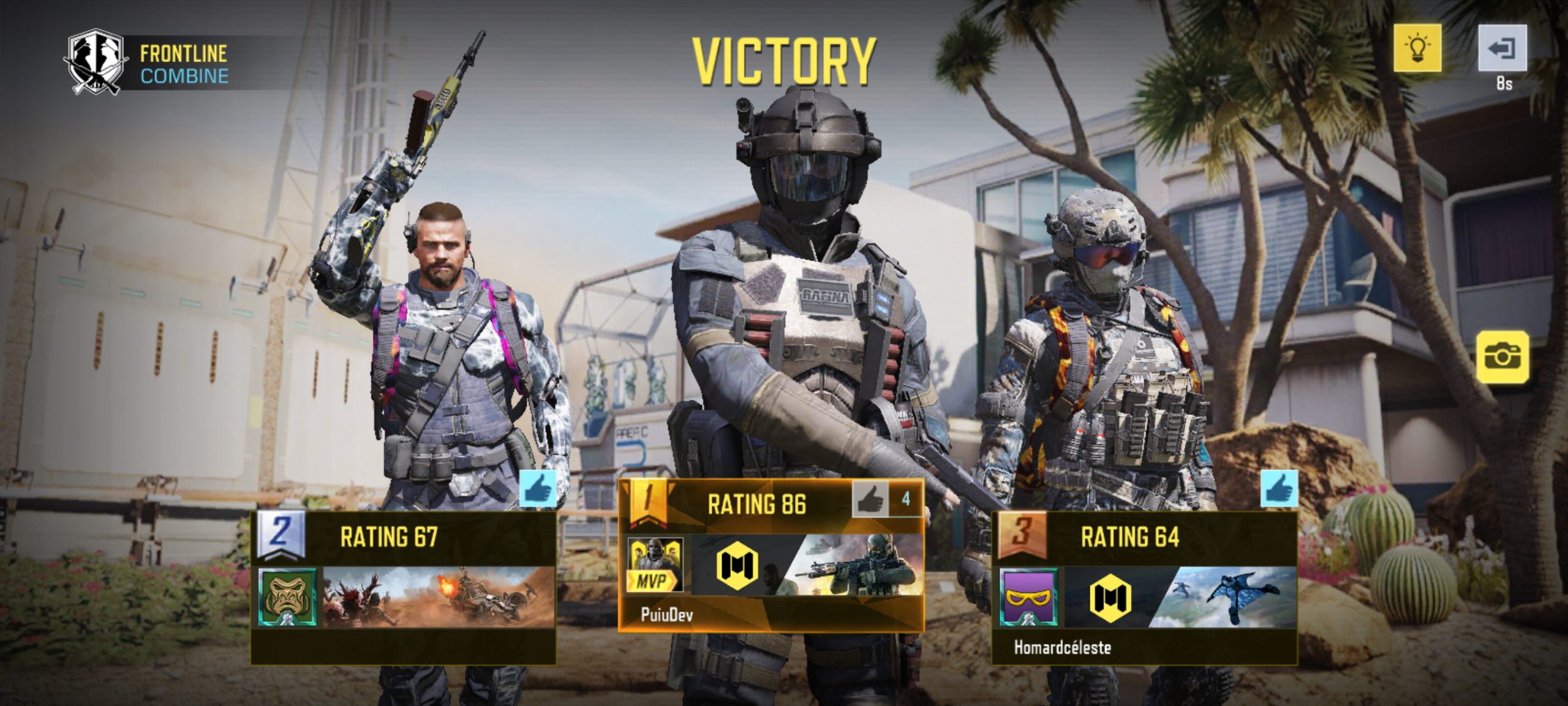Click the yellow lightbulb tips button
The image size is (1568, 706).
[1417, 48]
